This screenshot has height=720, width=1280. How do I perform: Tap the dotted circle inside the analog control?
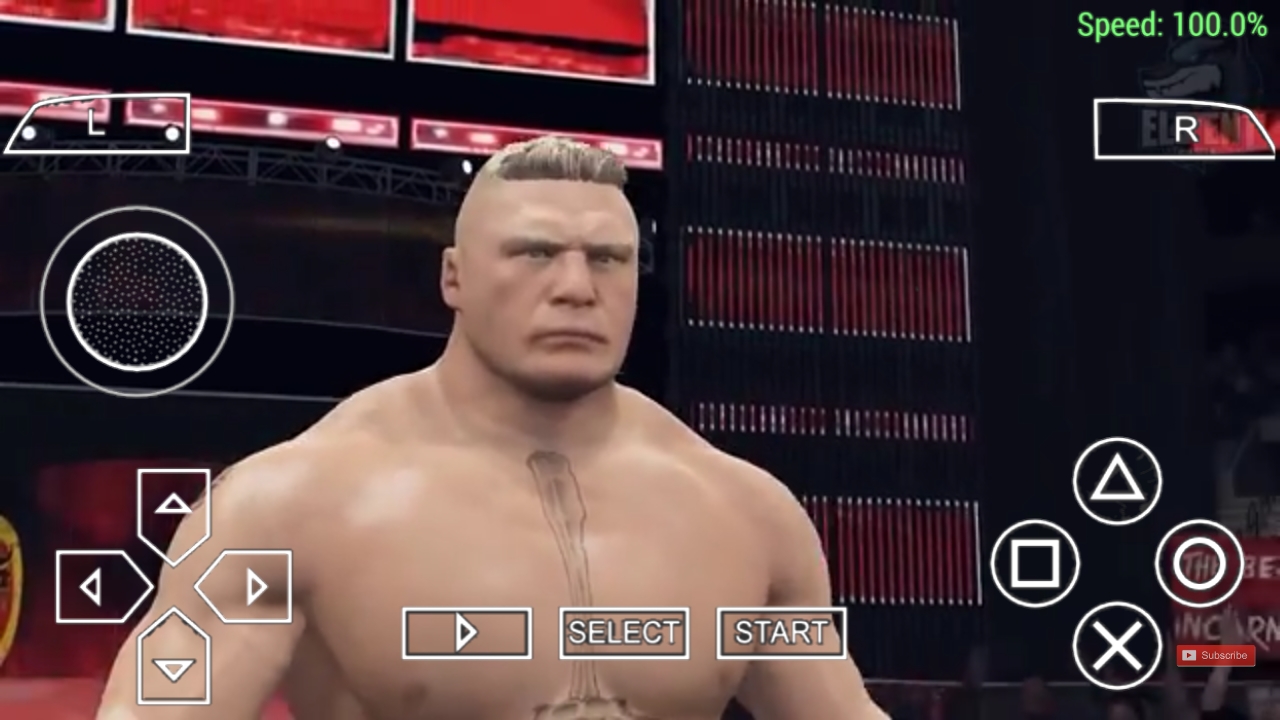137,300
